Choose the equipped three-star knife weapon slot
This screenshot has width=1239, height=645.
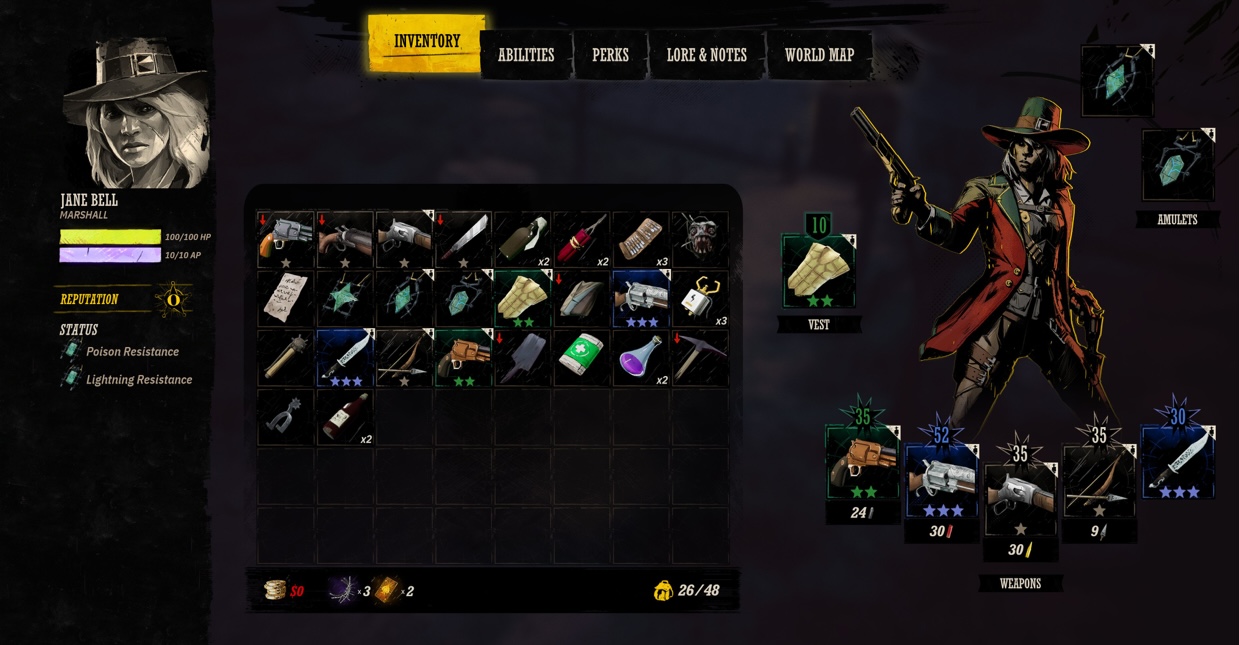click(x=1177, y=463)
